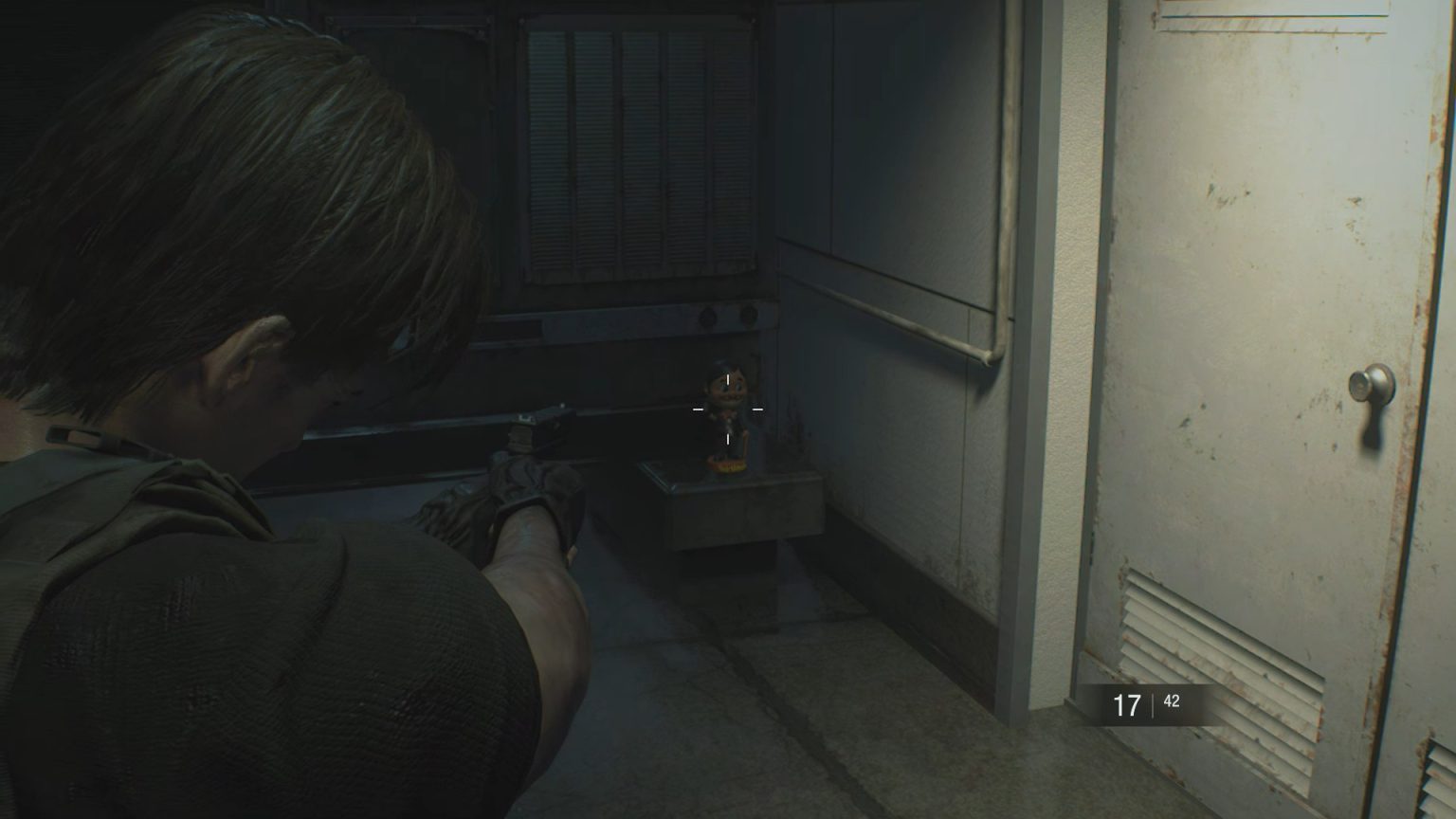Click the aiming crosshair reticle
Viewport: 1456px width, 819px height.
tap(726, 409)
